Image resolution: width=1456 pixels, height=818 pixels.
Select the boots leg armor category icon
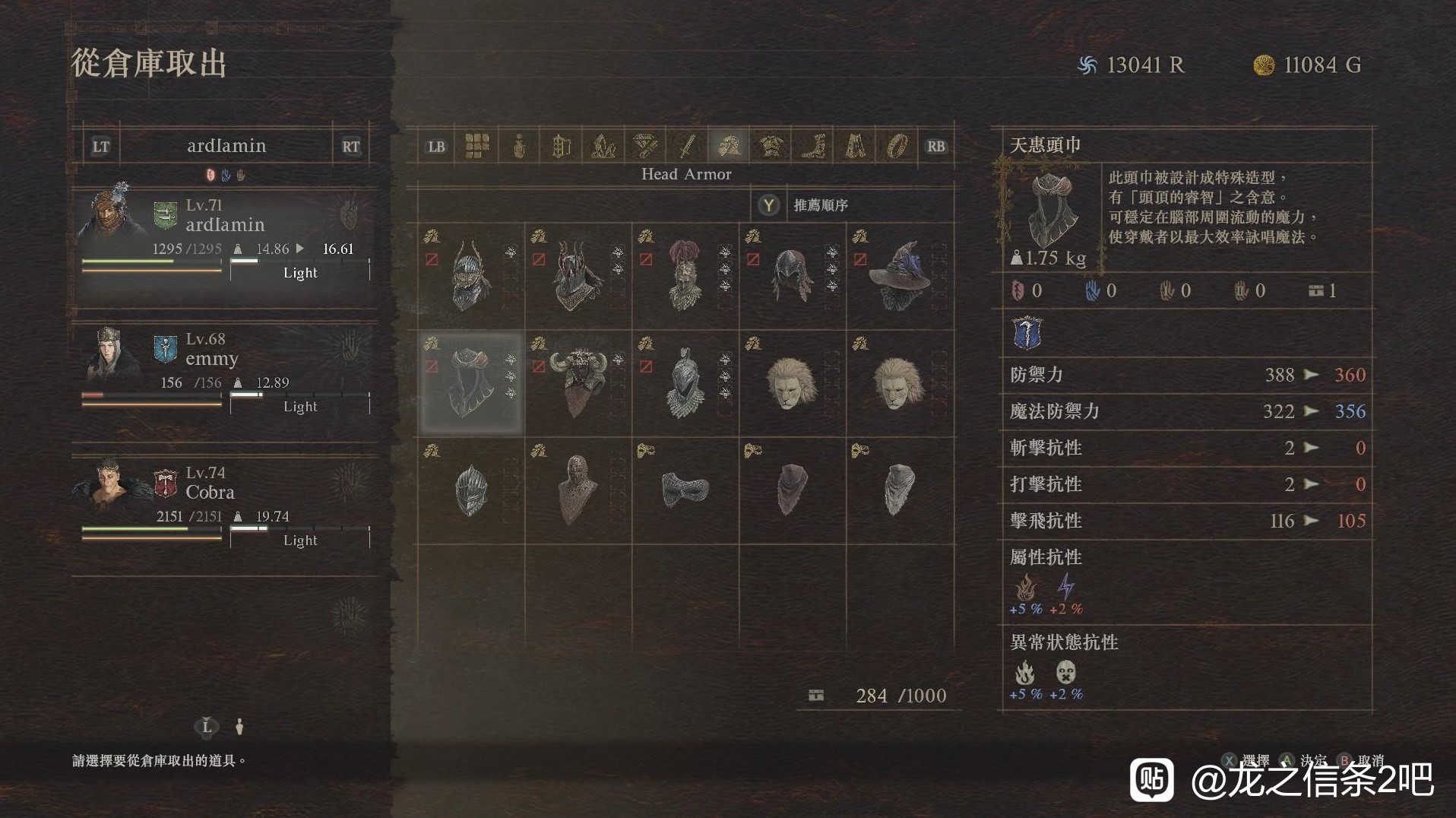coord(815,145)
